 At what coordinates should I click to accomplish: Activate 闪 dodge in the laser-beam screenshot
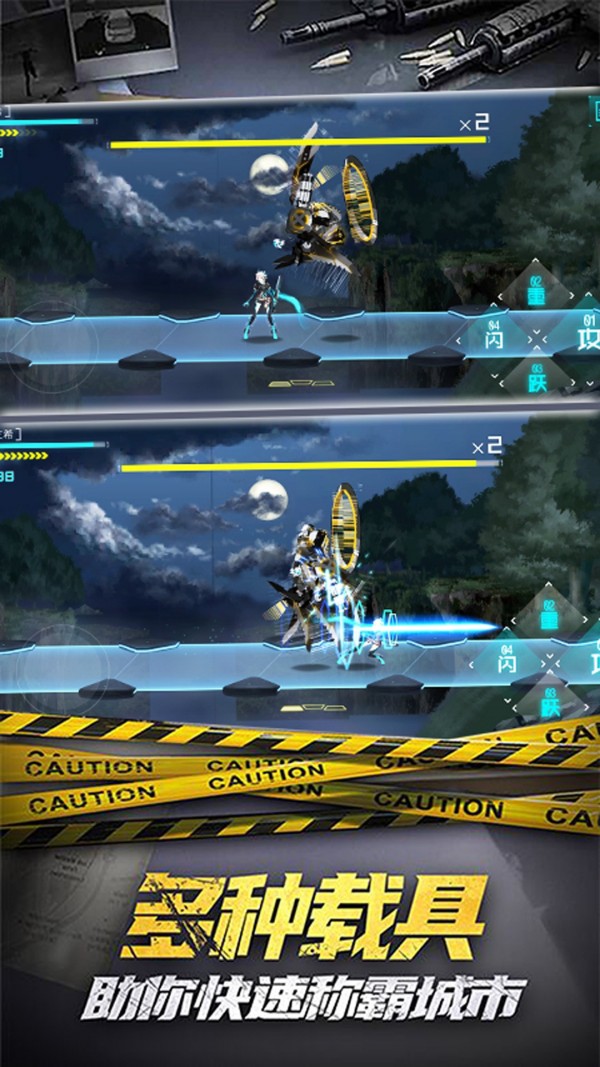(x=506, y=662)
